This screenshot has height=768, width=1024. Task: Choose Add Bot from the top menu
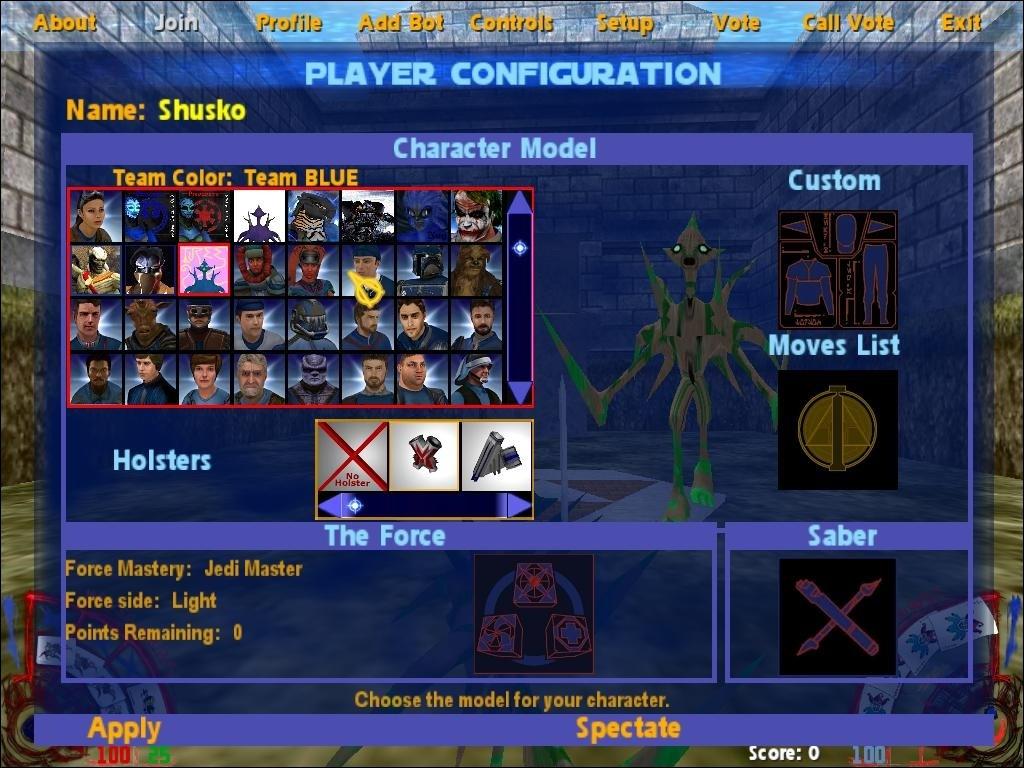(x=401, y=22)
